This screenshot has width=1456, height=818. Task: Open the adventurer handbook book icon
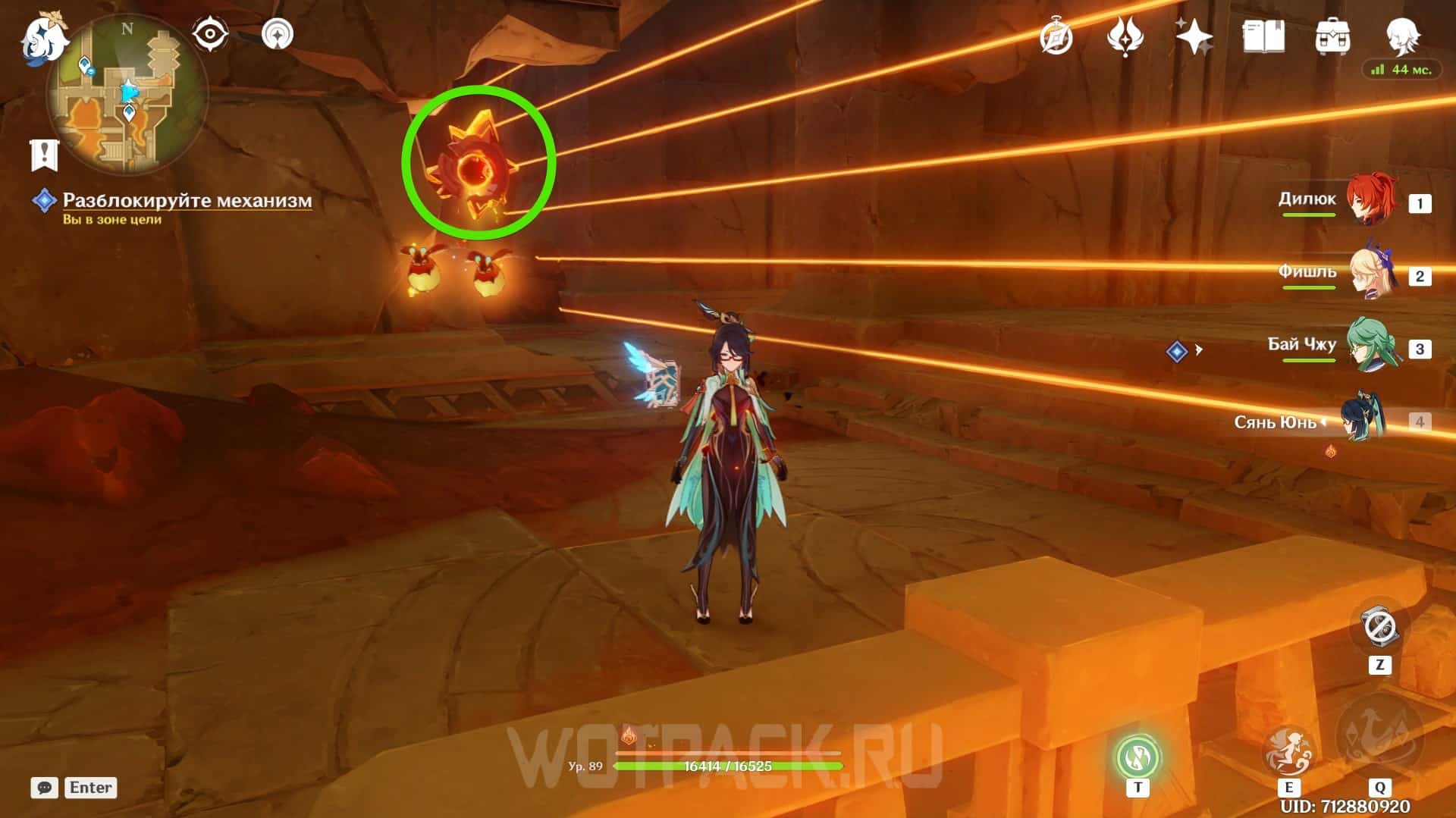pyautogui.click(x=1263, y=36)
